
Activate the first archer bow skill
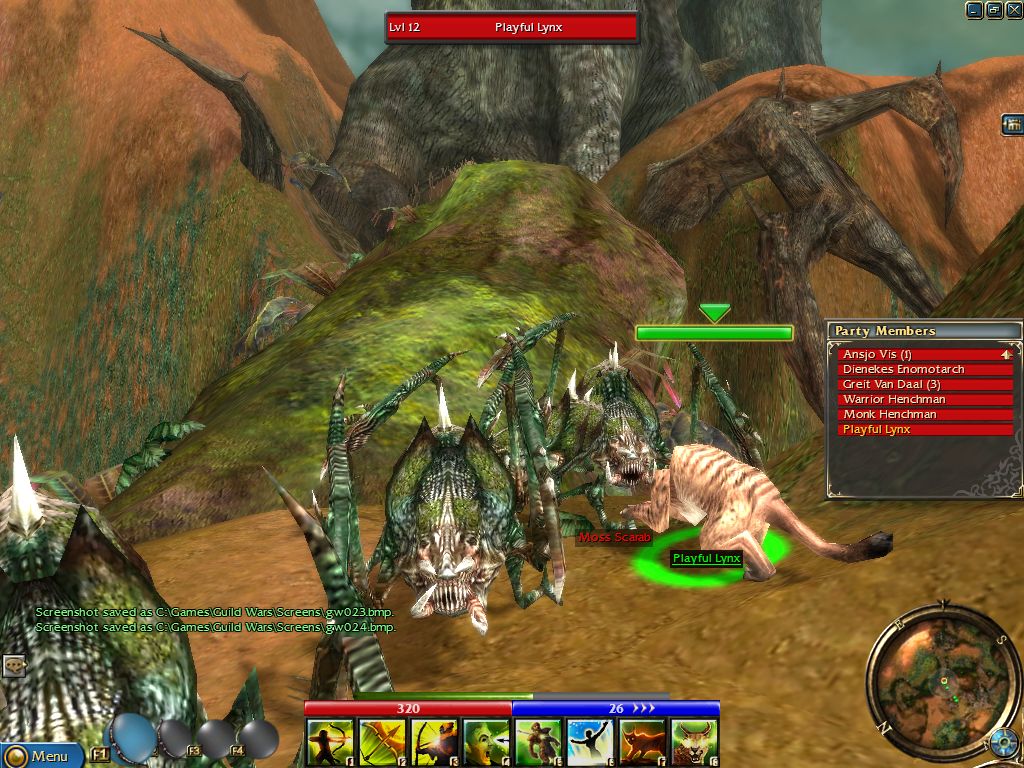330,743
